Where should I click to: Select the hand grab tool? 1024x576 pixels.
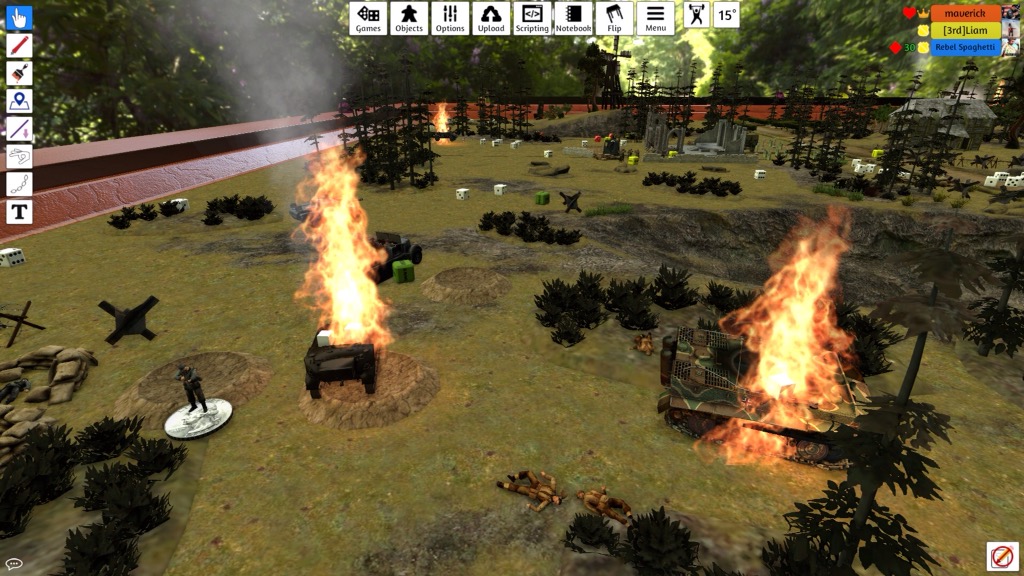(19, 18)
